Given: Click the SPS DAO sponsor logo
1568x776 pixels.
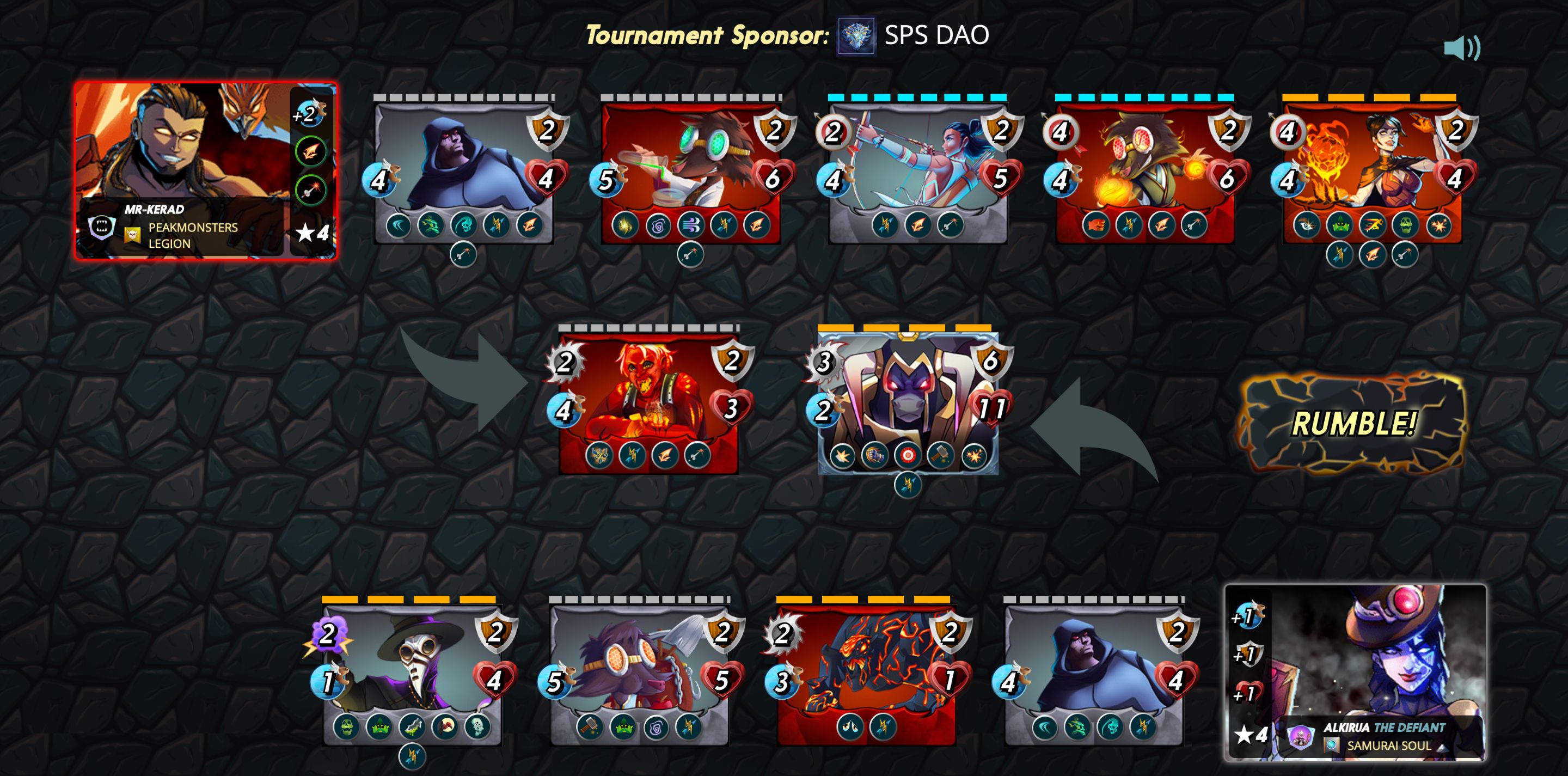Looking at the screenshot, I should [x=856, y=36].
